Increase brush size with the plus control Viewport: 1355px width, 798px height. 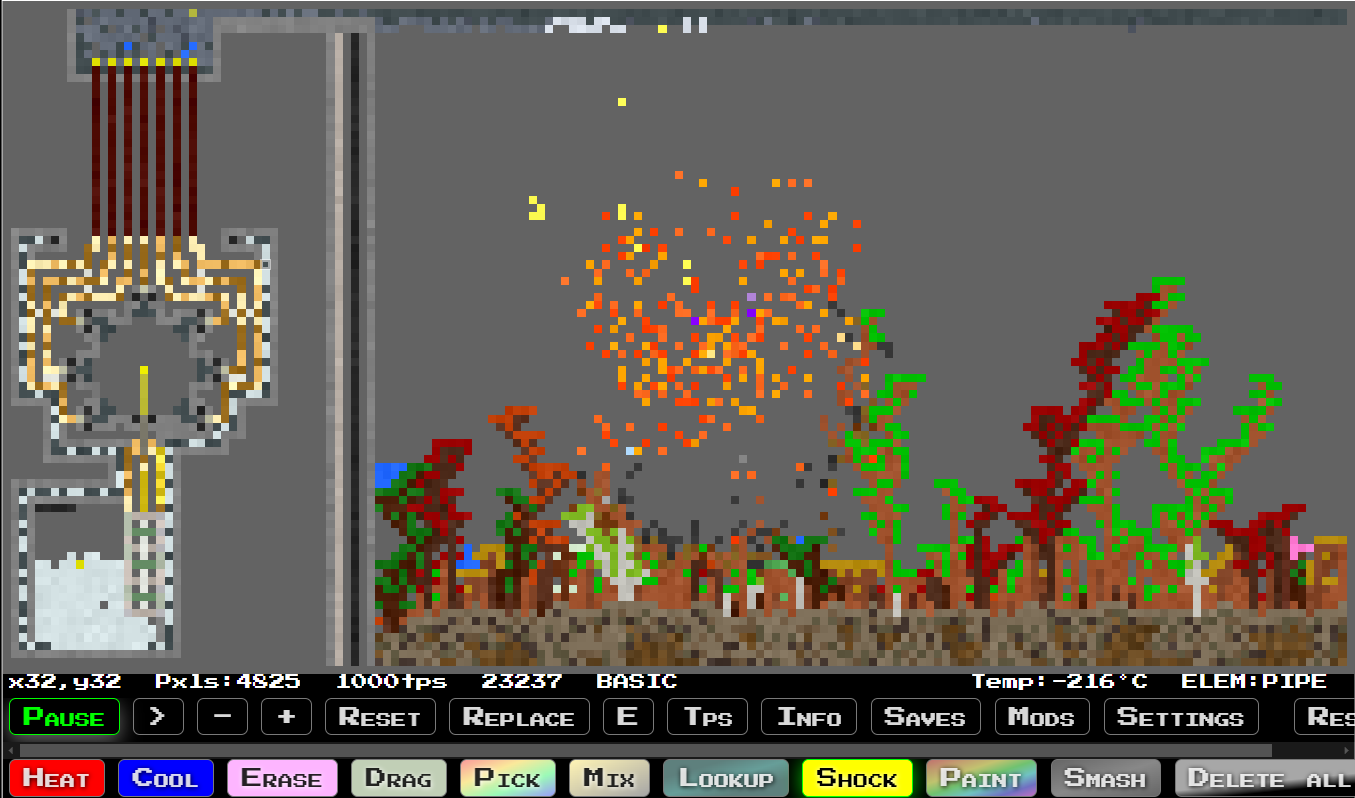pyautogui.click(x=287, y=716)
